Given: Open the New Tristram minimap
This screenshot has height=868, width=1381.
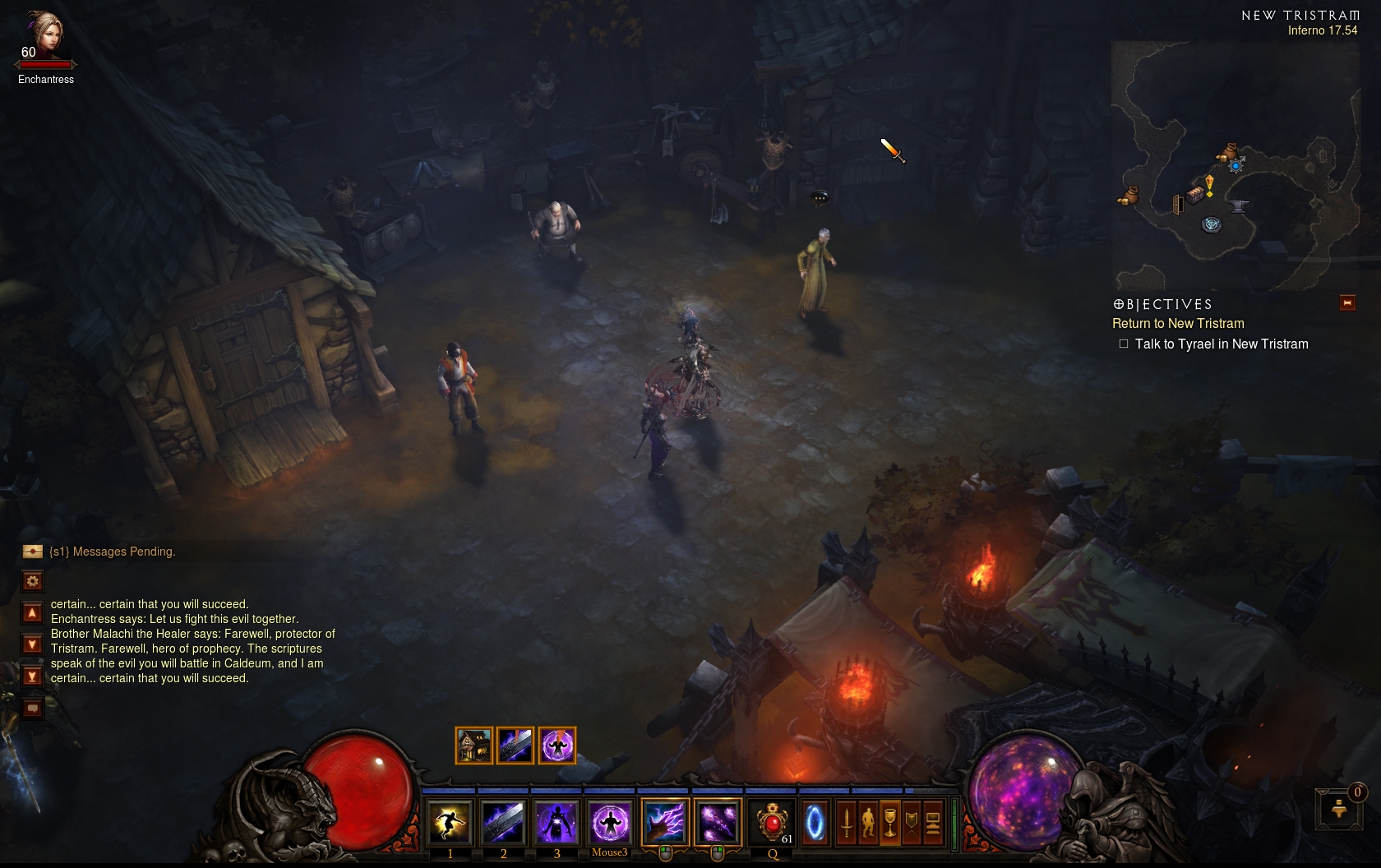Looking at the screenshot, I should [1235, 166].
